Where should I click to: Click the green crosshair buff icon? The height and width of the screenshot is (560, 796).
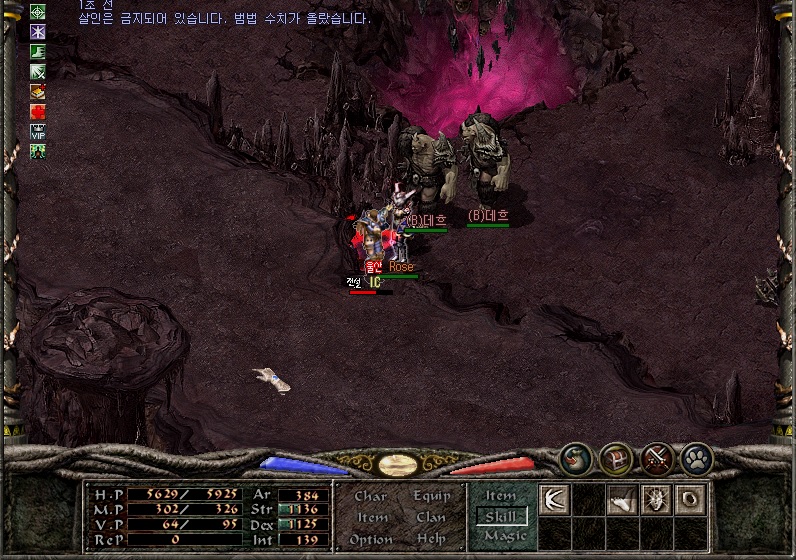38,12
